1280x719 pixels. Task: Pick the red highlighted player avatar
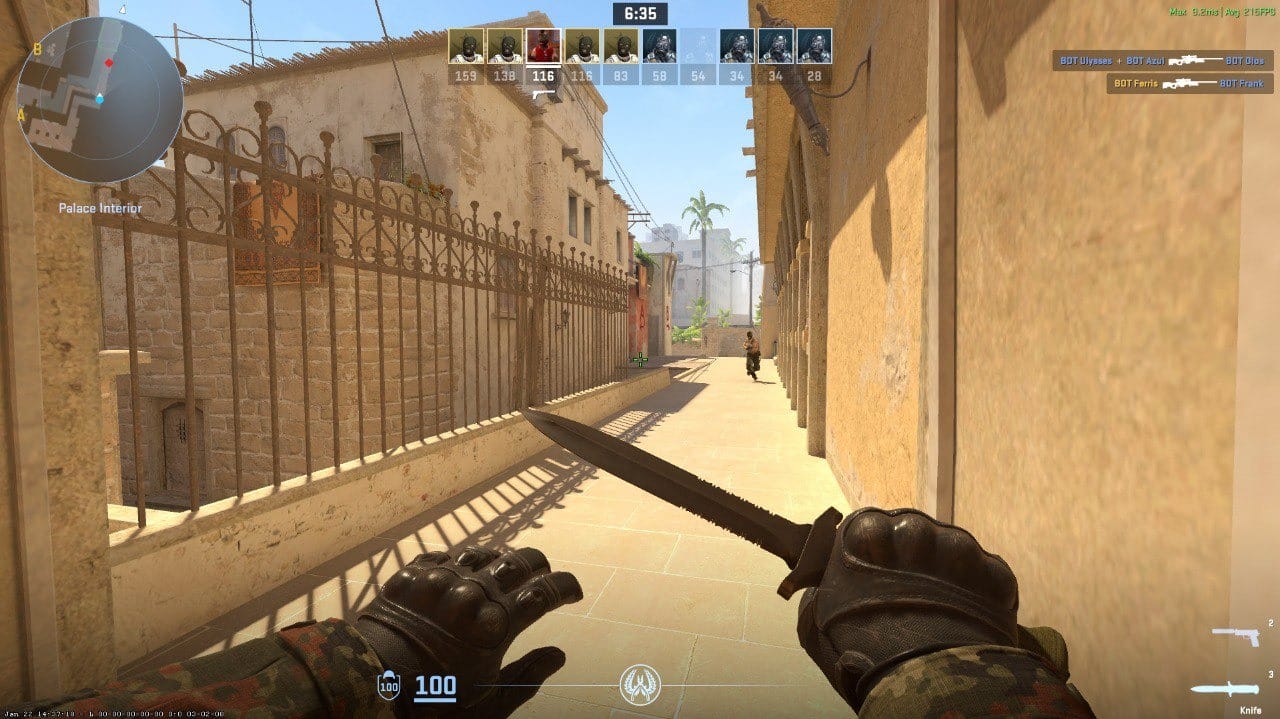[543, 46]
